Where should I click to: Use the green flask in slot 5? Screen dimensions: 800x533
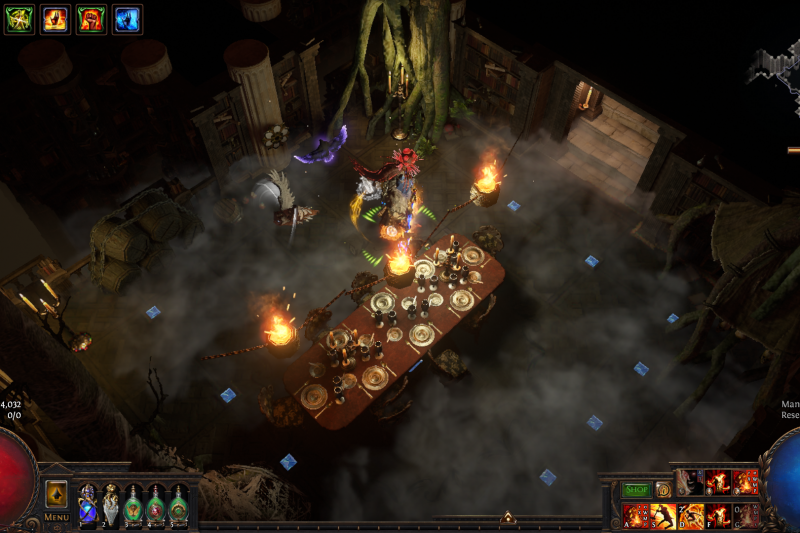point(179,504)
